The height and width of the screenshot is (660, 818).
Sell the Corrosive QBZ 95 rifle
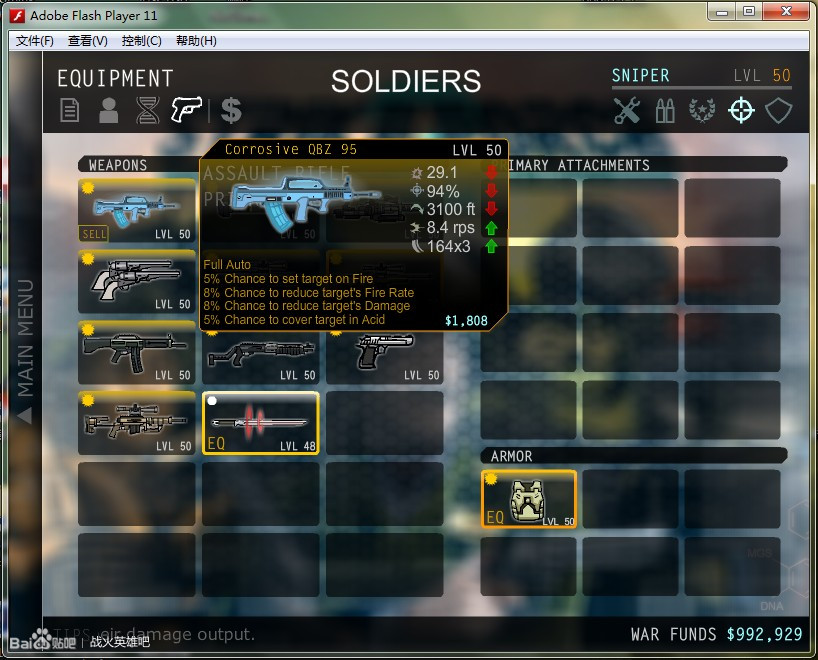pyautogui.click(x=93, y=234)
